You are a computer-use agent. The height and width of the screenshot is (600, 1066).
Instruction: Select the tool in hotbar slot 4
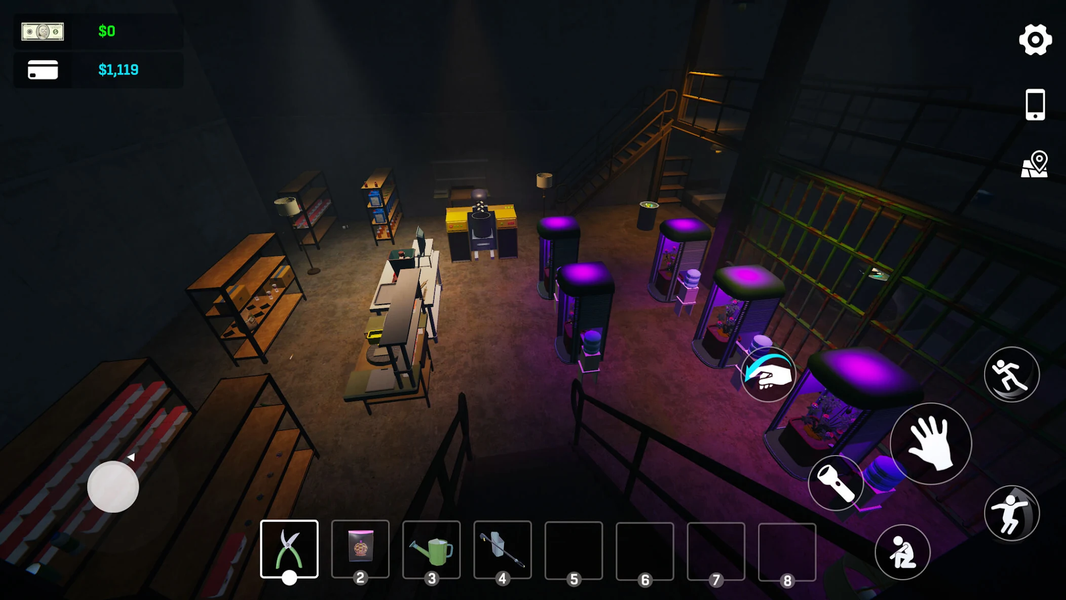point(502,549)
